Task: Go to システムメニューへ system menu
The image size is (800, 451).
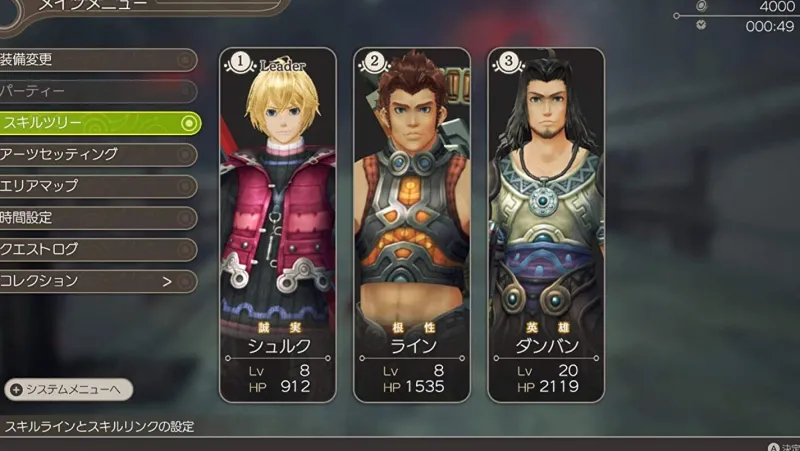Action: [x=68, y=389]
